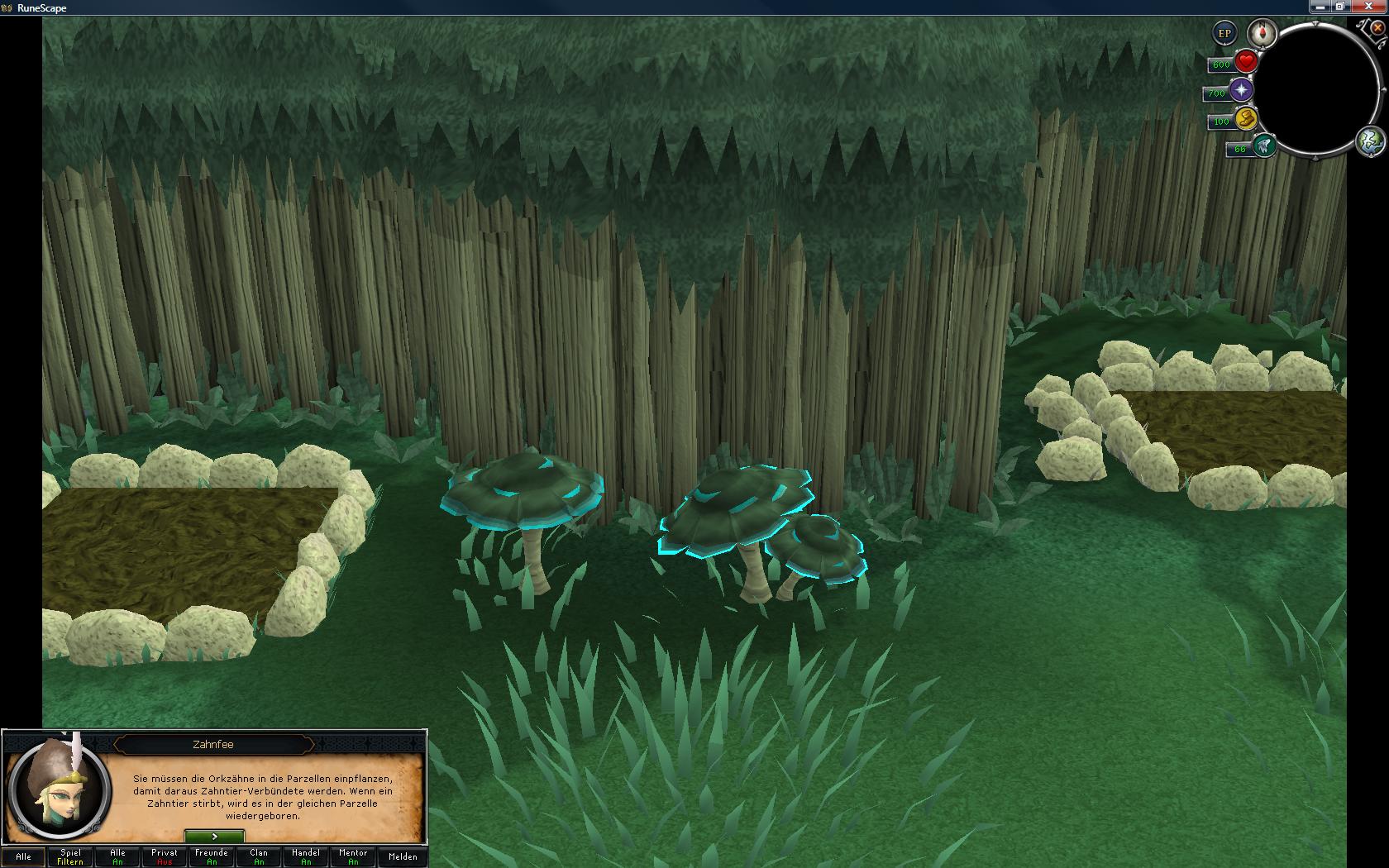Toggle the Privat chat filter

(165, 856)
